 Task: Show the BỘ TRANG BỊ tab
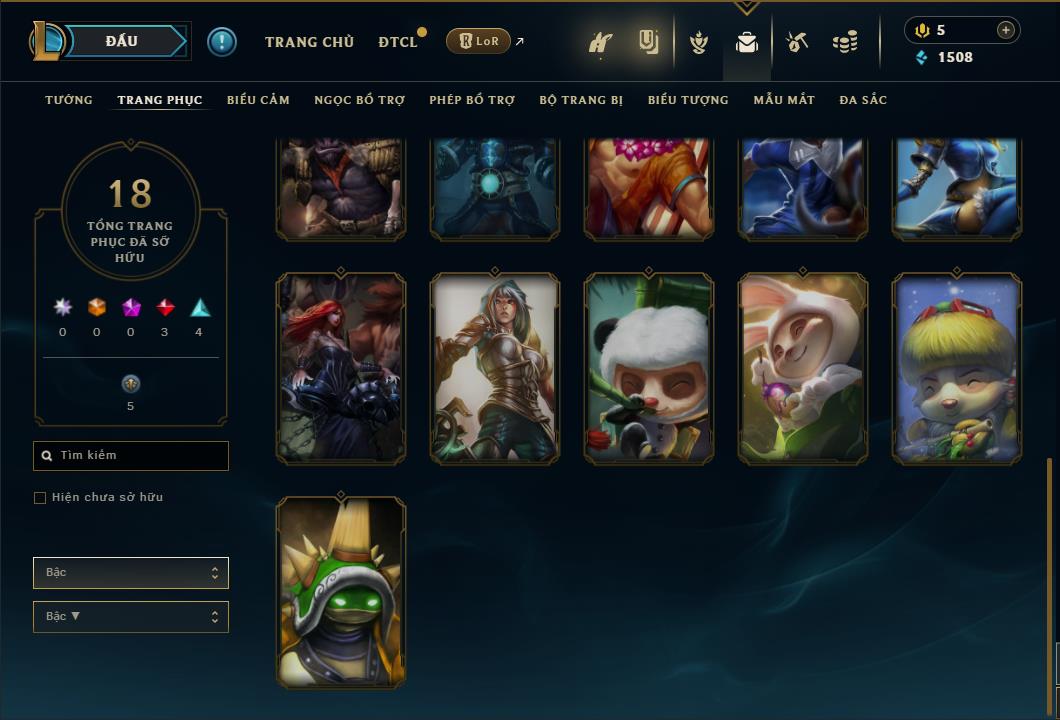pos(581,100)
